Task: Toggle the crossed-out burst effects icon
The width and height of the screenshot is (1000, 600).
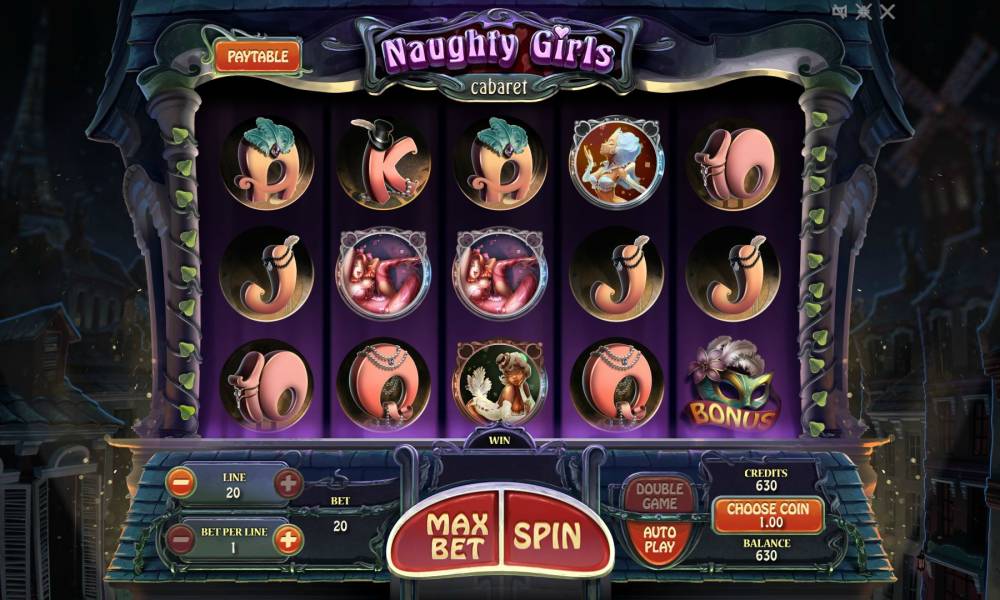Action: (863, 11)
